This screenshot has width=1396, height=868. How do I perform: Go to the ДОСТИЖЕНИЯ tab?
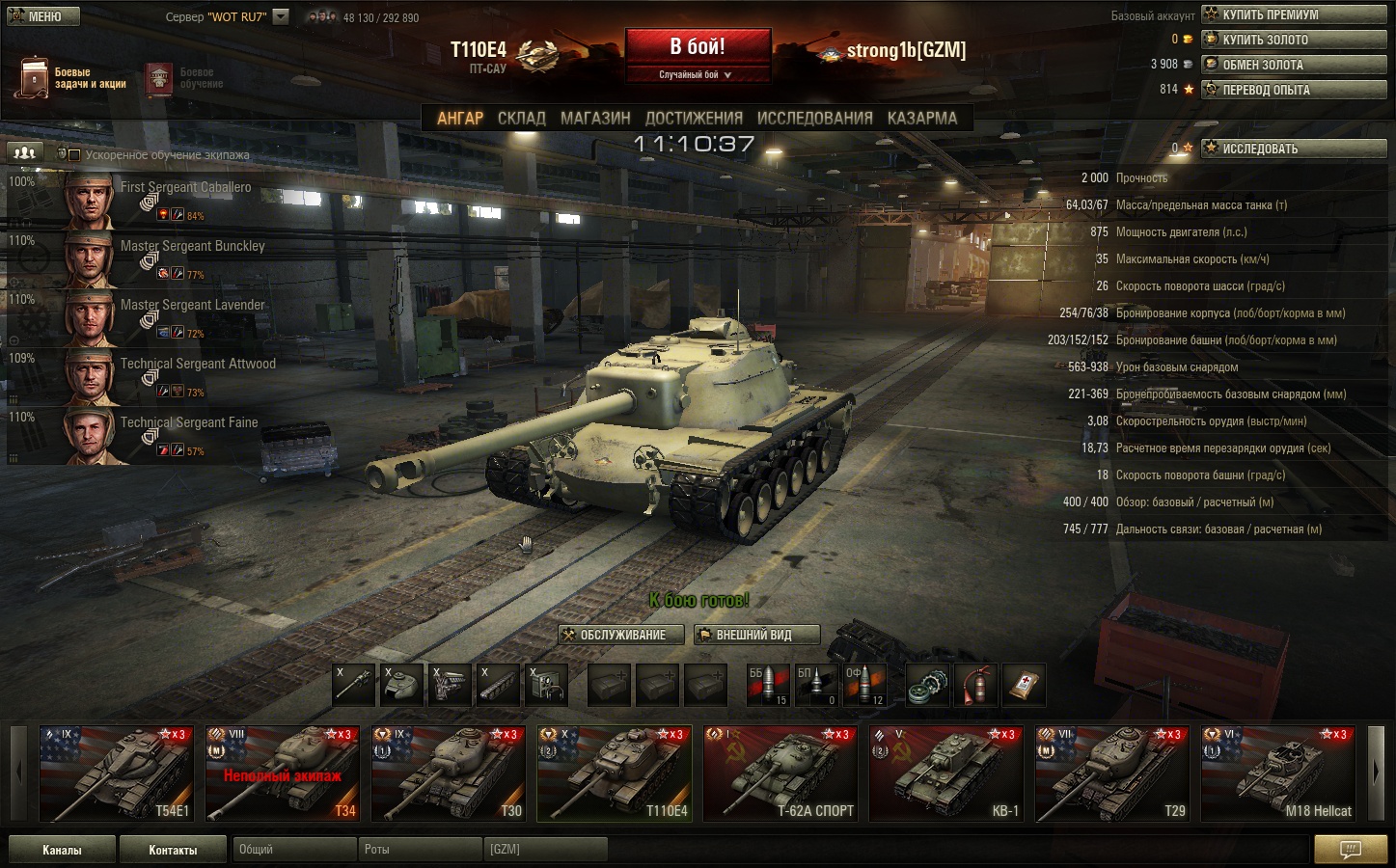[694, 118]
